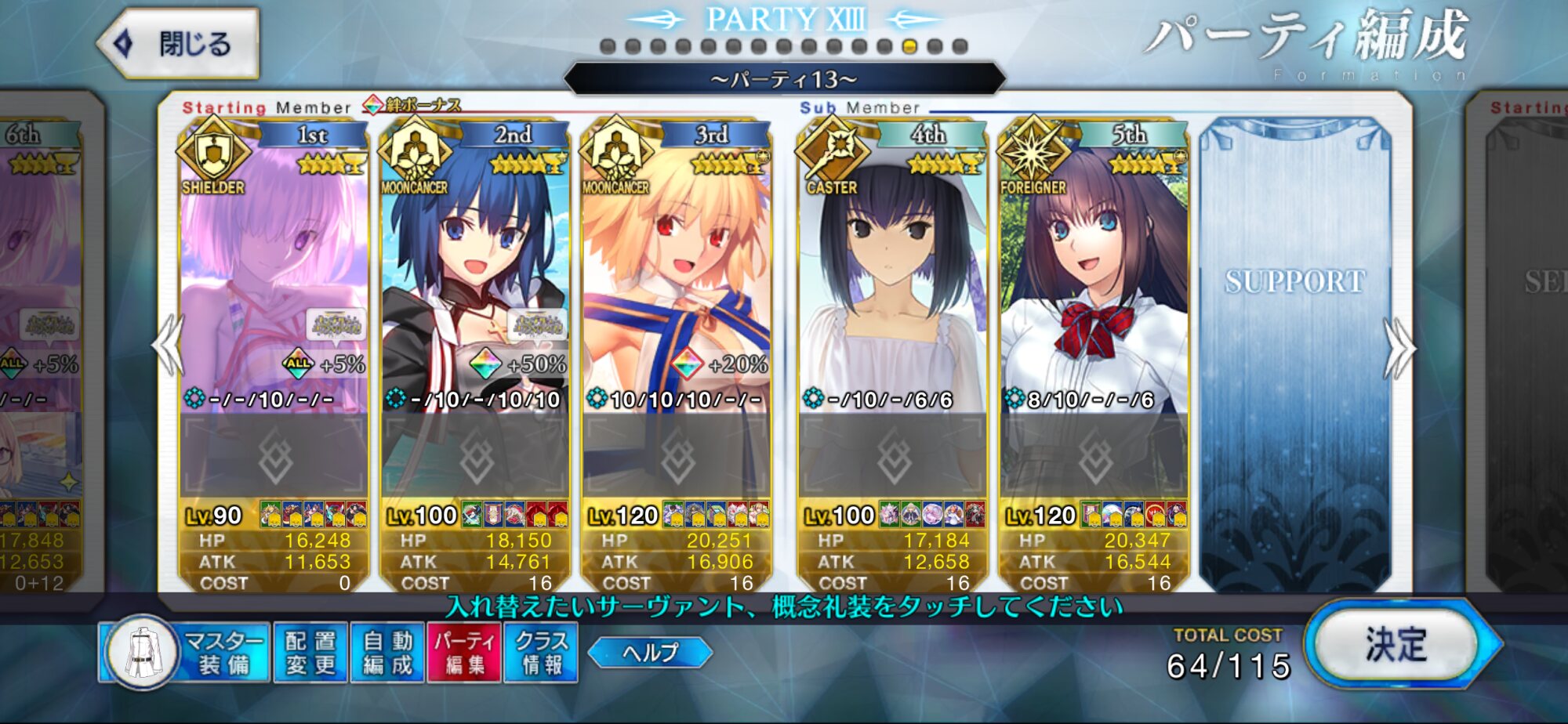Open the help (ヘルプ) button
Viewport: 1568px width, 724px height.
(x=650, y=653)
